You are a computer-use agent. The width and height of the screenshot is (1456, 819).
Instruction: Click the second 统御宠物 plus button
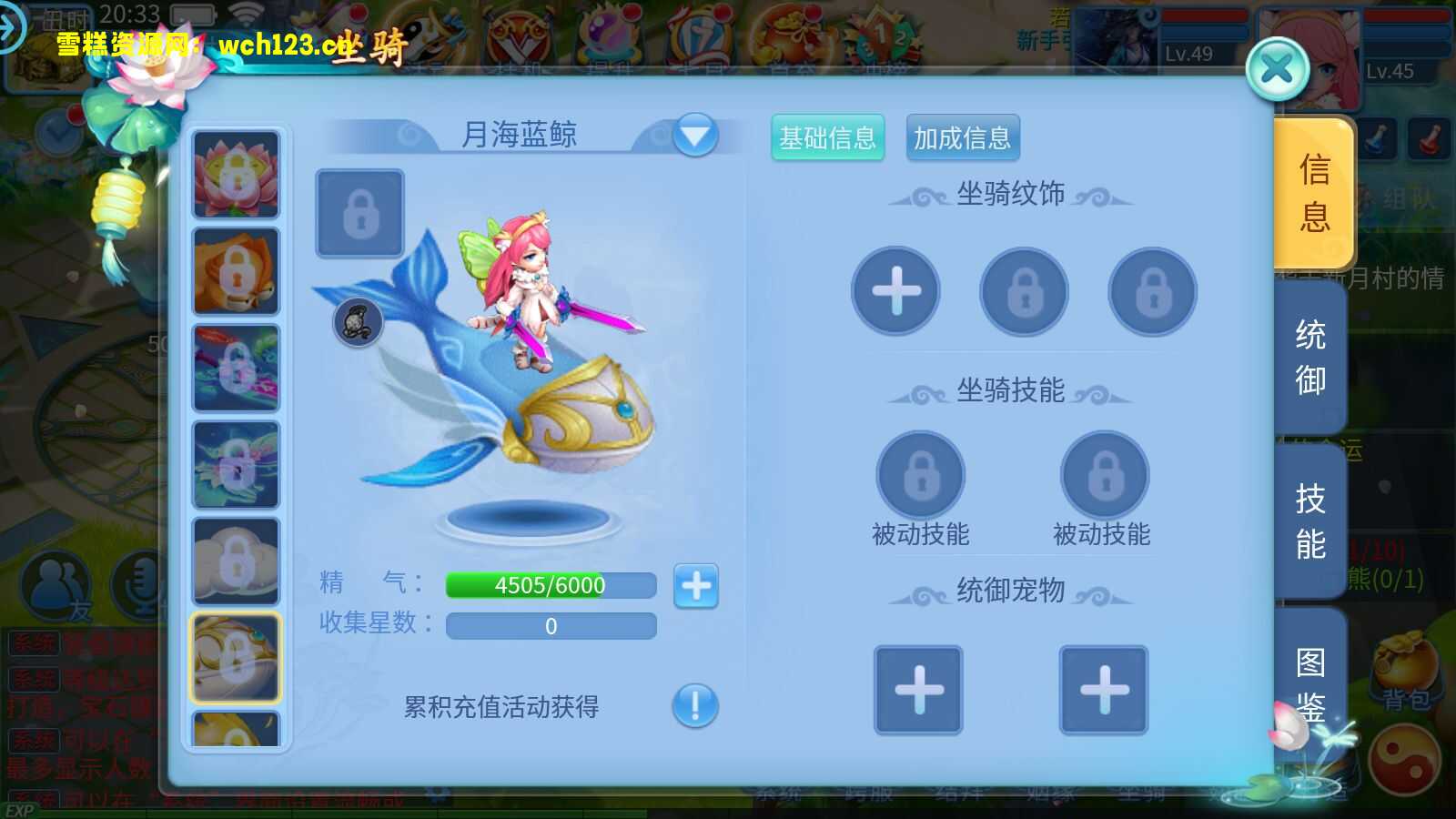coord(1104,692)
